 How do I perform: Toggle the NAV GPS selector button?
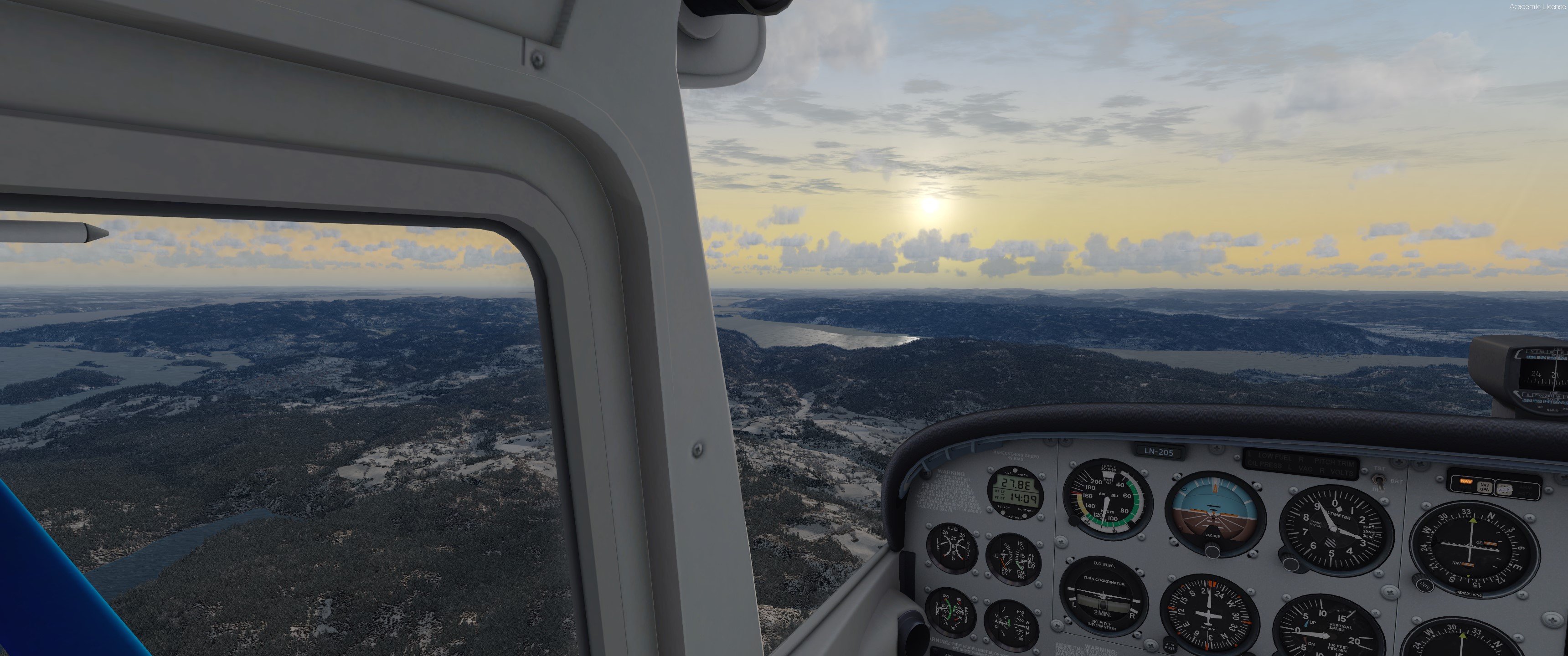click(1484, 487)
